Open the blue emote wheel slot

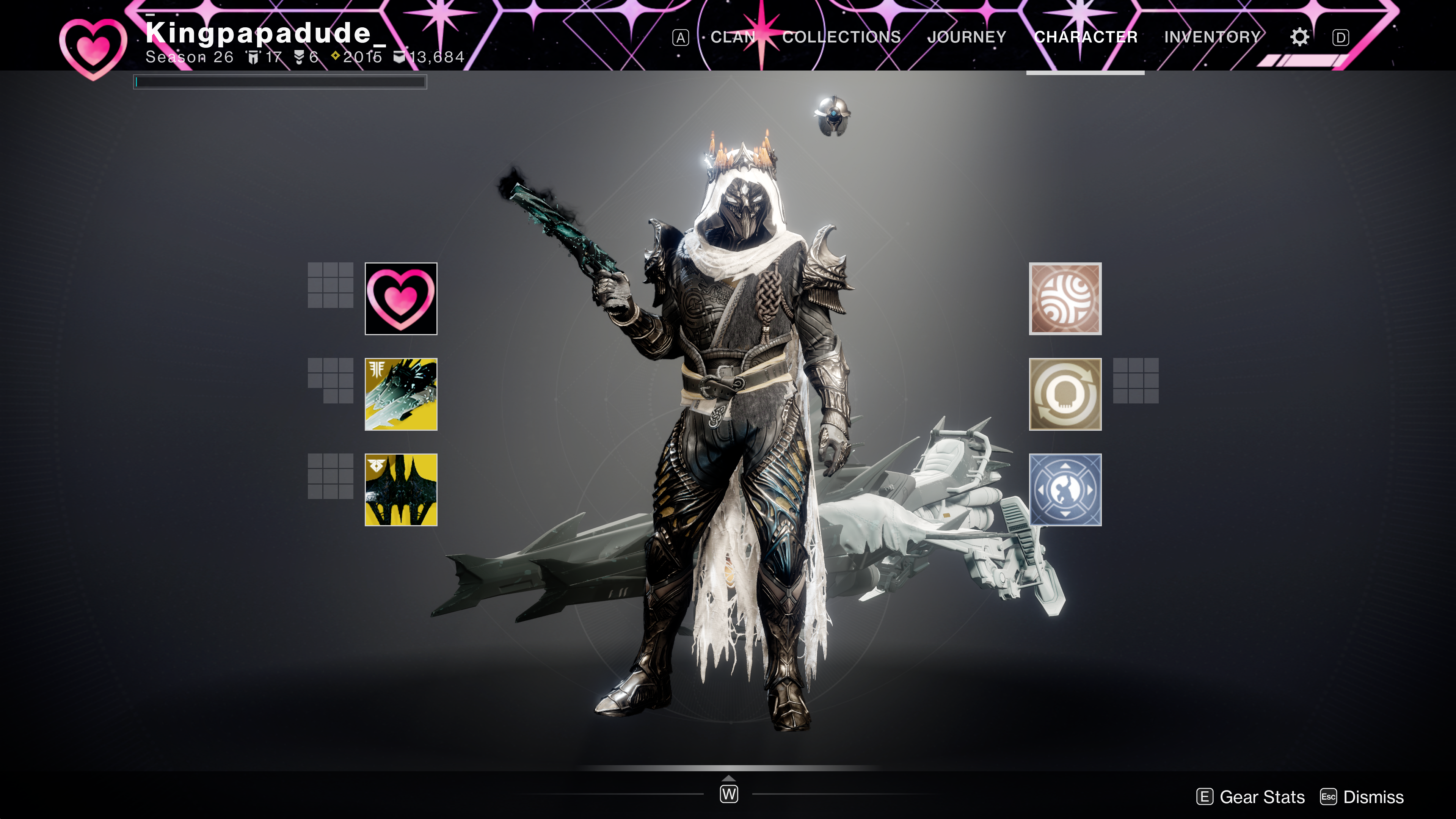(x=1065, y=490)
